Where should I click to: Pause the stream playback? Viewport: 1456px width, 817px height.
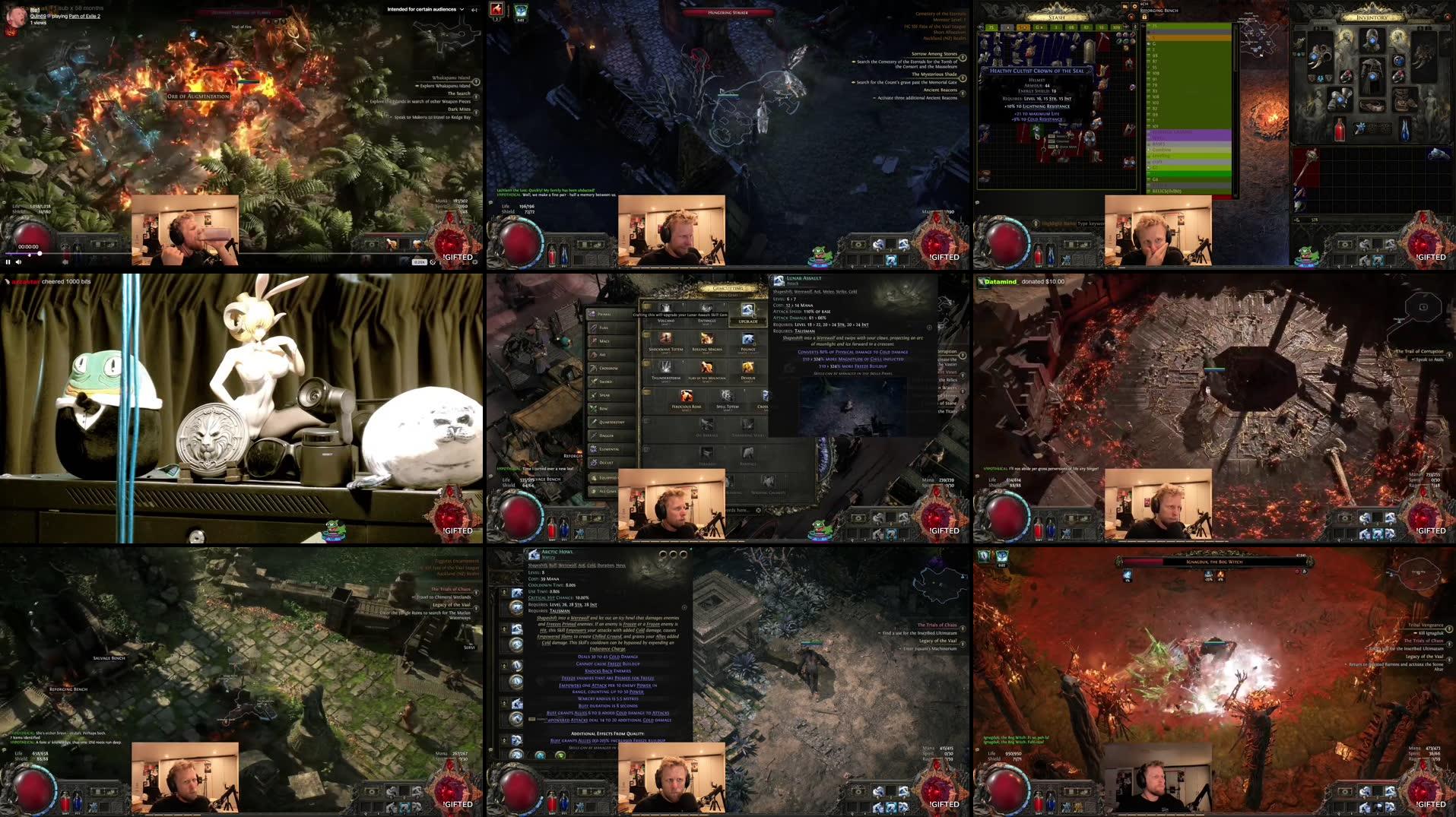[x=8, y=262]
